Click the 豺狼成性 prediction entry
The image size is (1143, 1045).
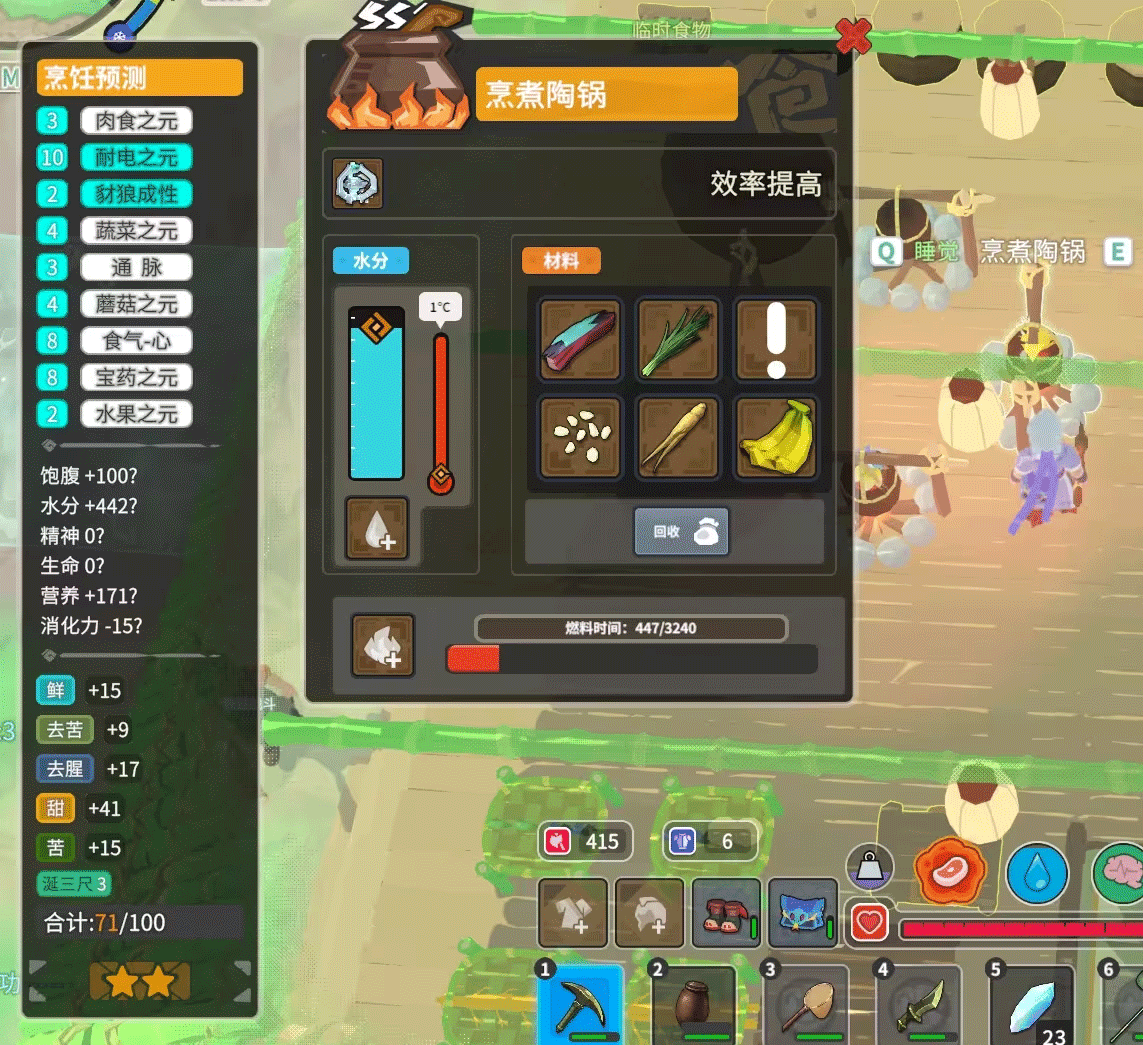click(136, 194)
